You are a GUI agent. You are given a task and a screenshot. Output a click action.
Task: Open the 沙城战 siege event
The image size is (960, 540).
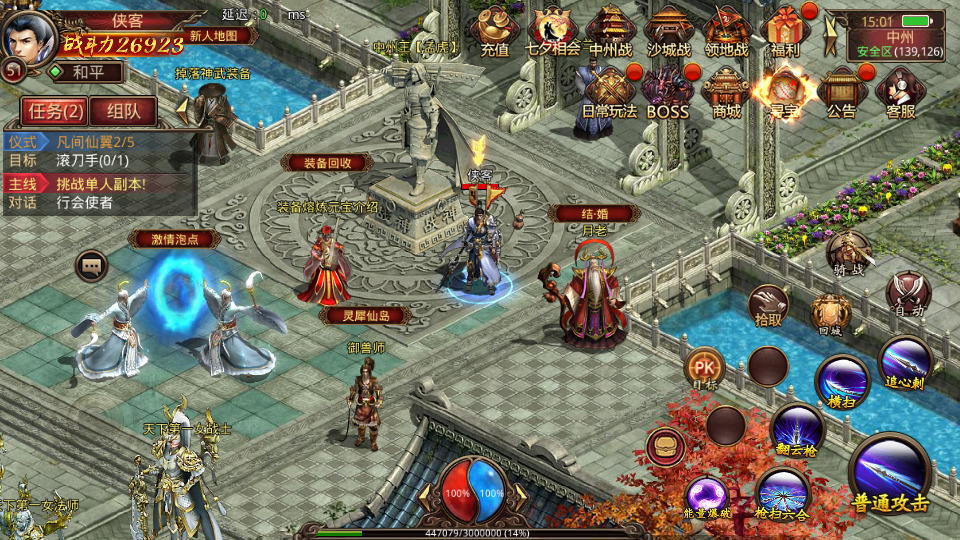pyautogui.click(x=669, y=30)
